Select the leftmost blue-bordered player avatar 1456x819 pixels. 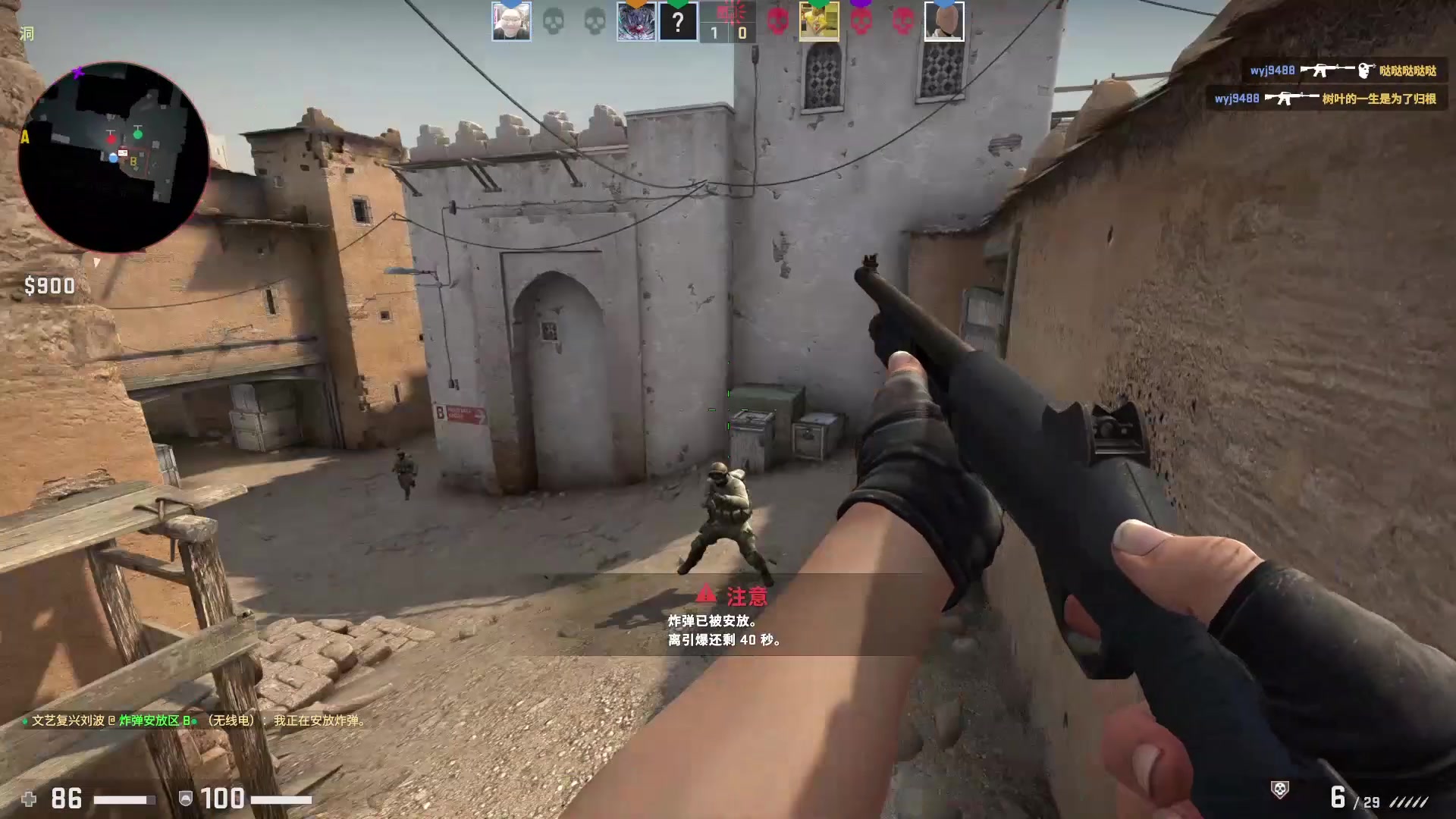pos(511,20)
